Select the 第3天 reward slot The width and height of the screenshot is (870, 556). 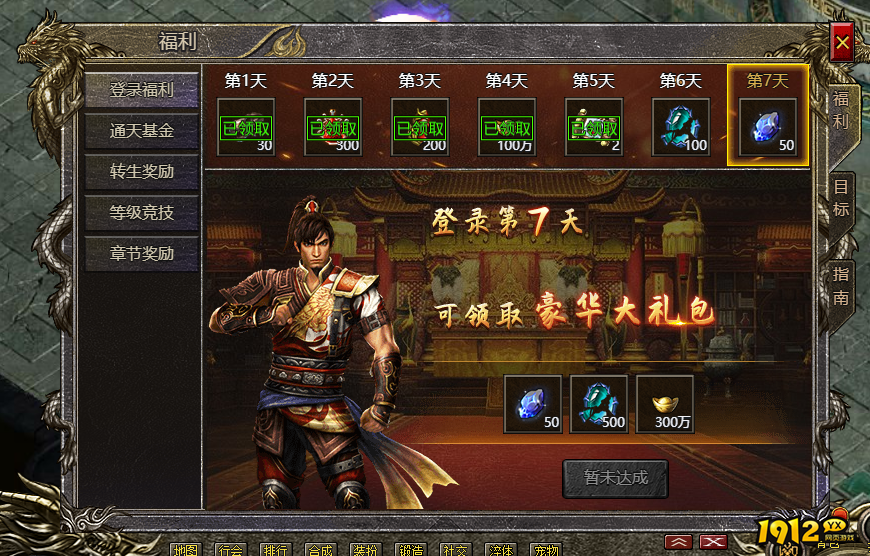(420, 127)
